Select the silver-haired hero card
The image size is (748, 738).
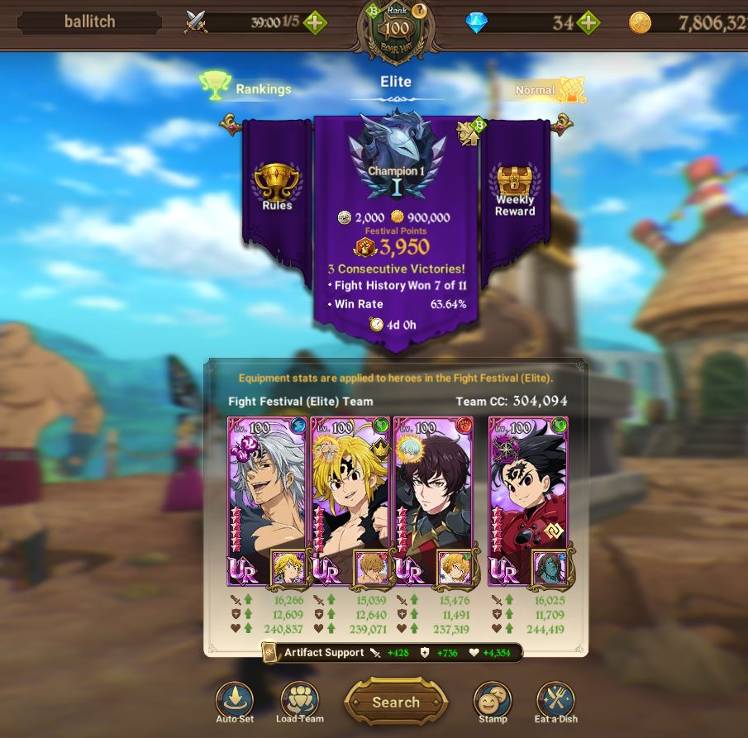pyautogui.click(x=267, y=500)
